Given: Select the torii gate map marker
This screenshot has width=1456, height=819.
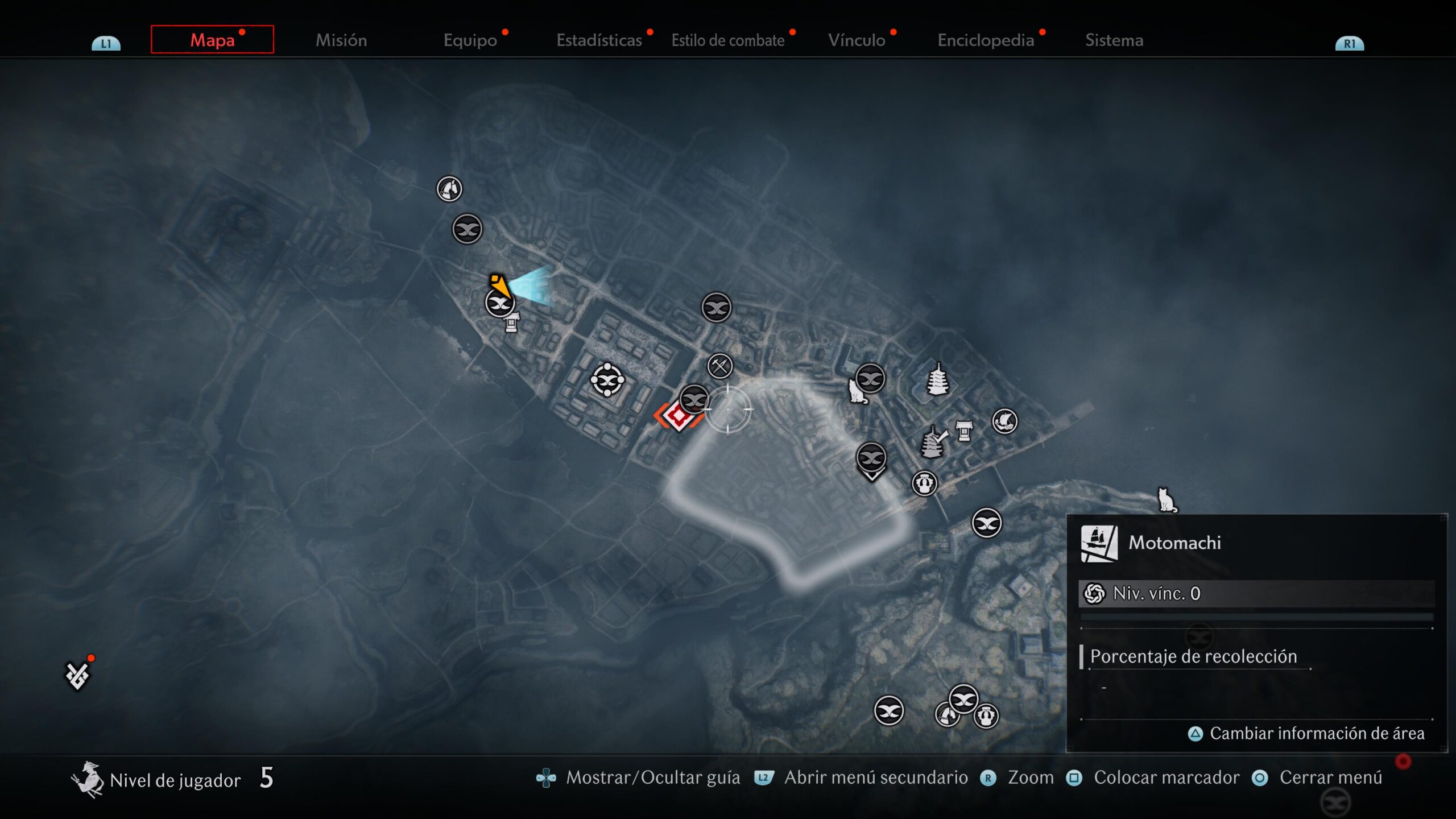Looking at the screenshot, I should coord(964,431).
